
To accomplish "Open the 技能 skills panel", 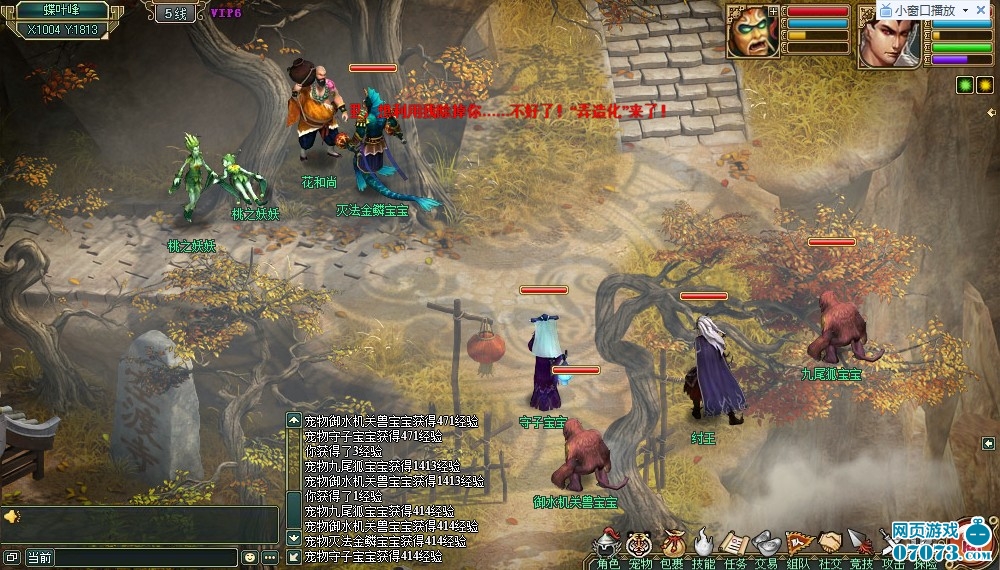I will point(704,545).
